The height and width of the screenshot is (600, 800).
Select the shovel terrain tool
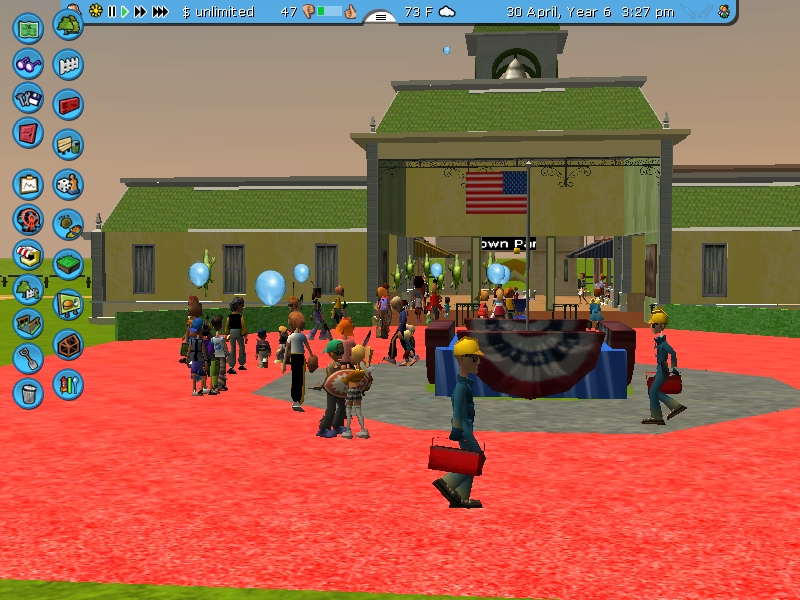(x=28, y=357)
